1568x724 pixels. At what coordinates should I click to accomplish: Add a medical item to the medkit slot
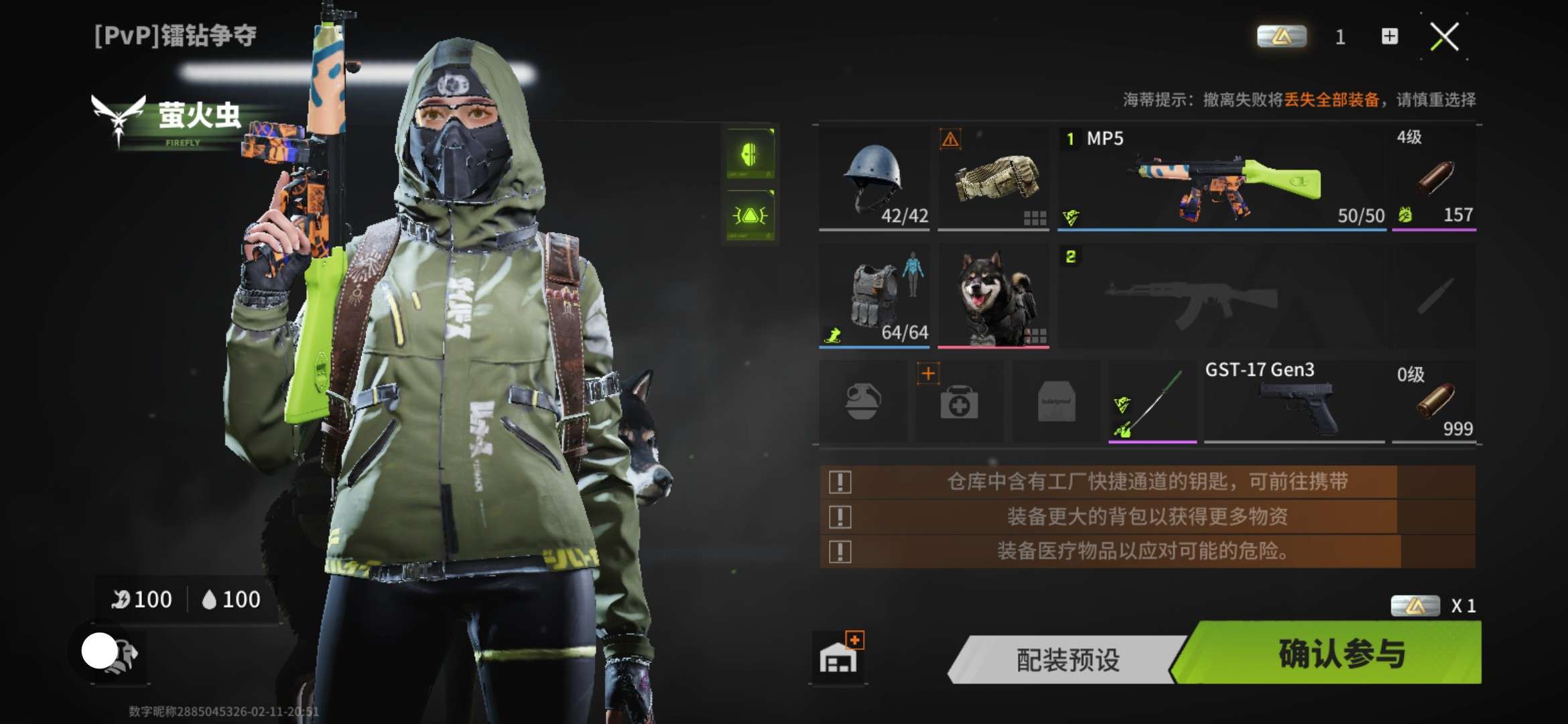[959, 402]
